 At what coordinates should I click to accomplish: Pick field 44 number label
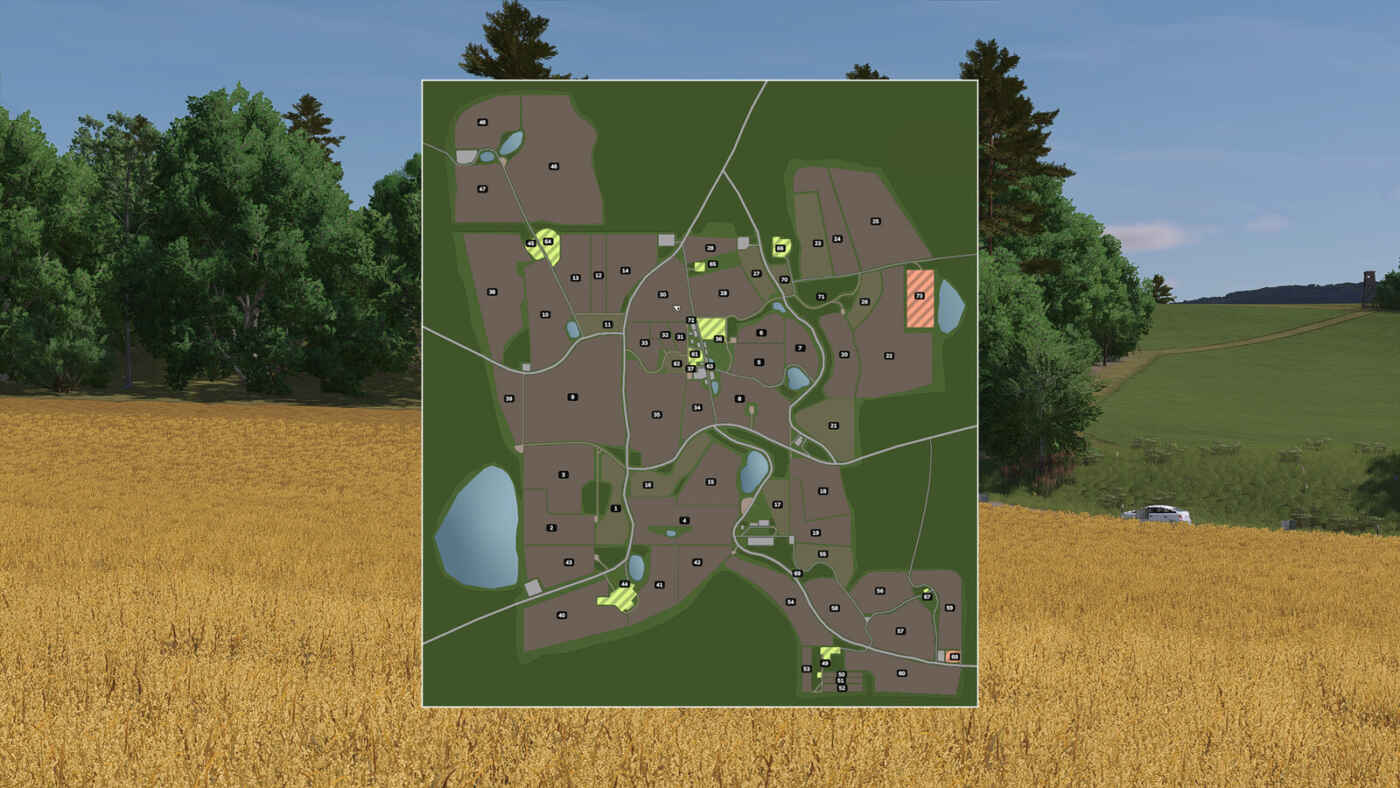pos(624,584)
